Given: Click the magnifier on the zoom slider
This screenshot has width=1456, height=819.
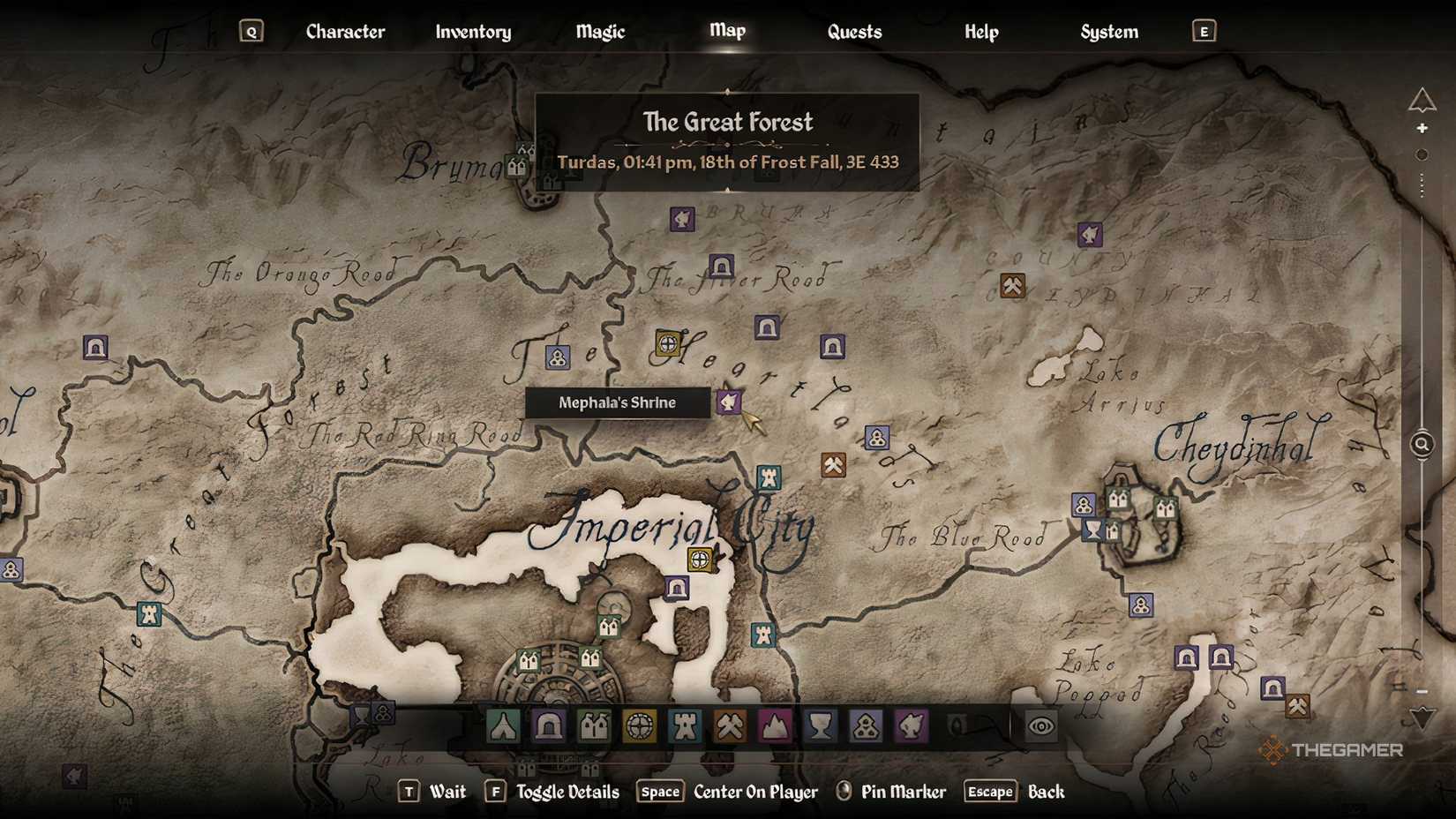Looking at the screenshot, I should pos(1422,445).
